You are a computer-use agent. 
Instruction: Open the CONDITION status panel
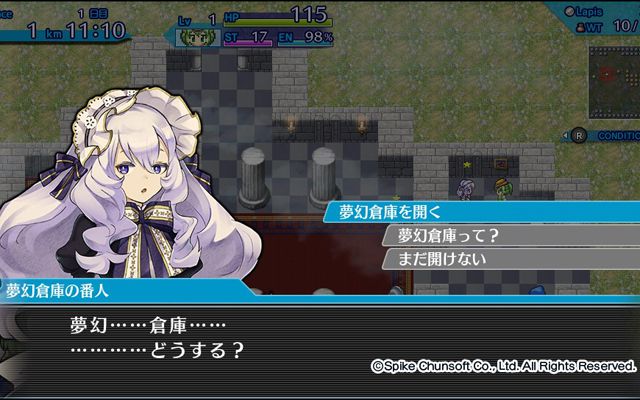(x=610, y=135)
